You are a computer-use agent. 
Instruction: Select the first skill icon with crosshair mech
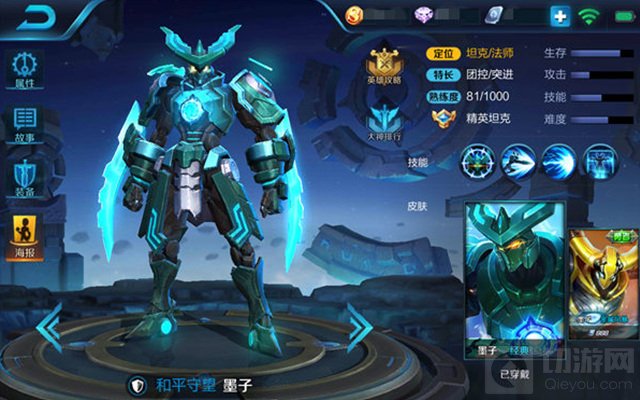coord(478,160)
